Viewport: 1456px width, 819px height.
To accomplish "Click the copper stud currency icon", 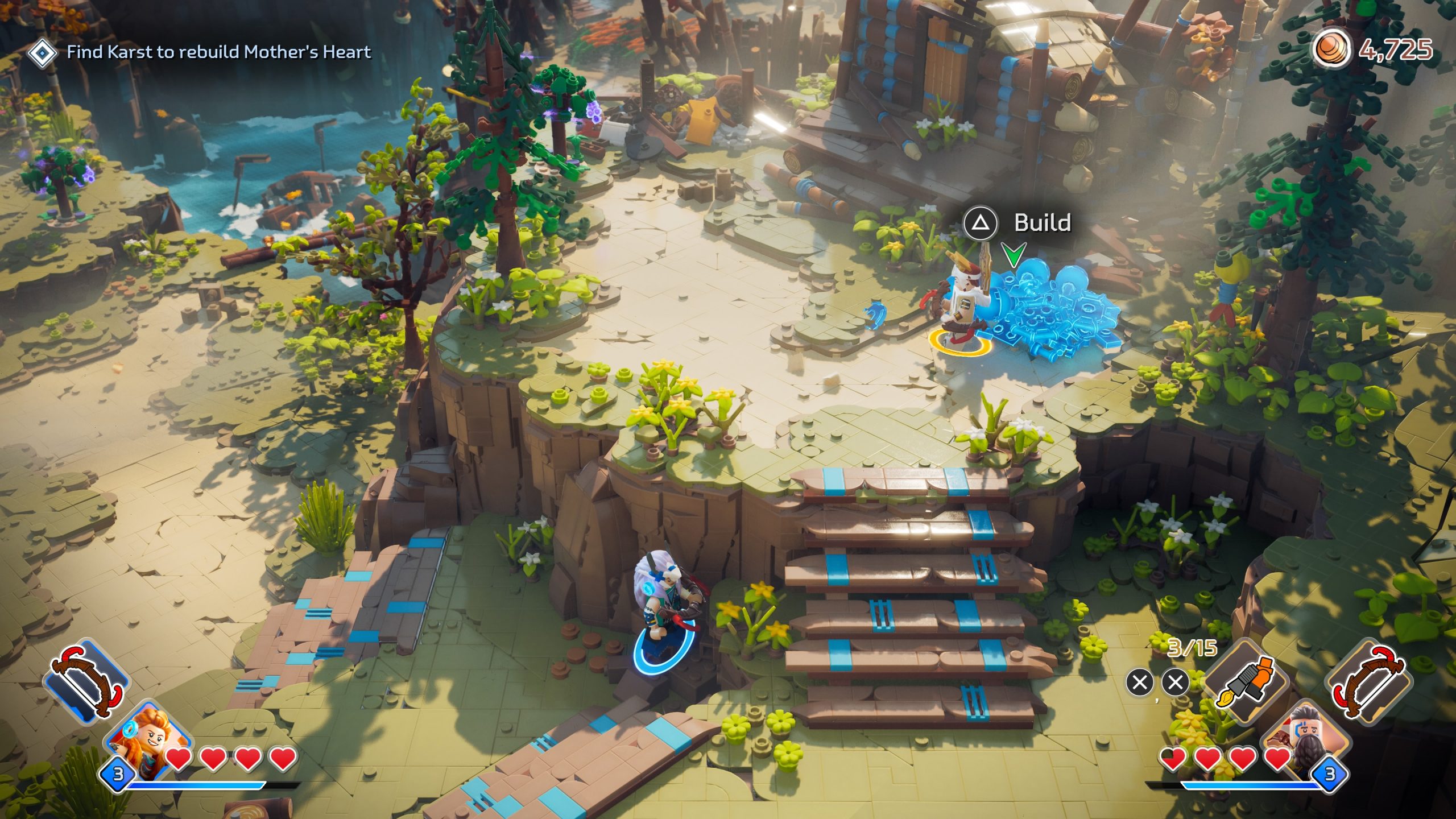I will 1331,49.
